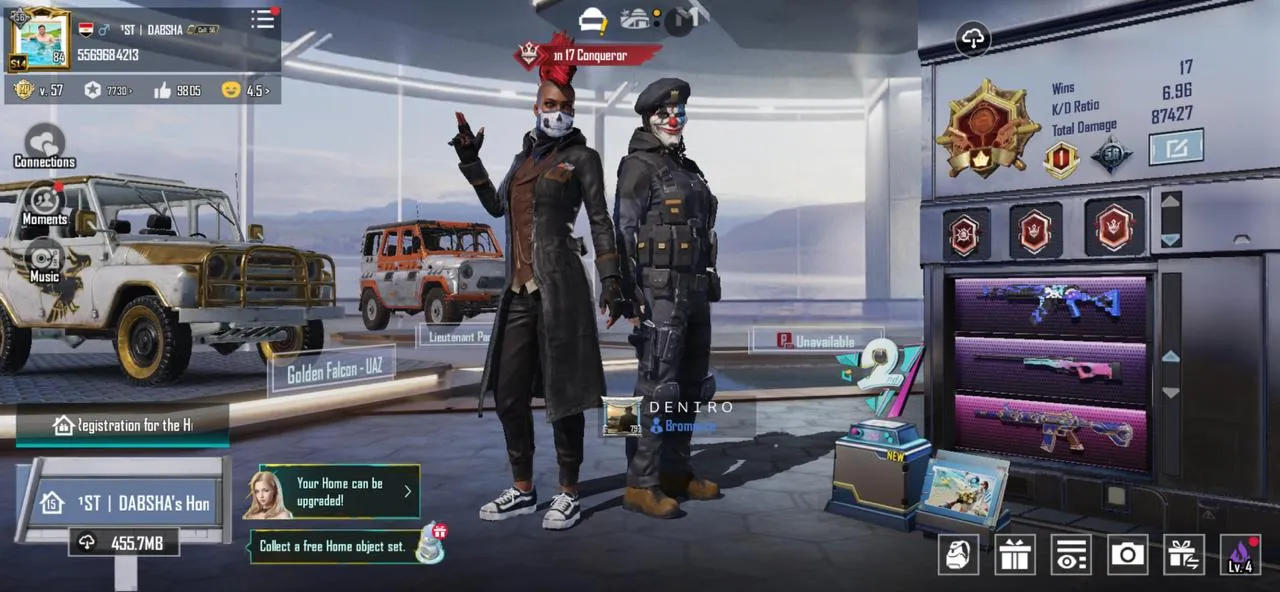Open the Connections panel

(x=44, y=147)
